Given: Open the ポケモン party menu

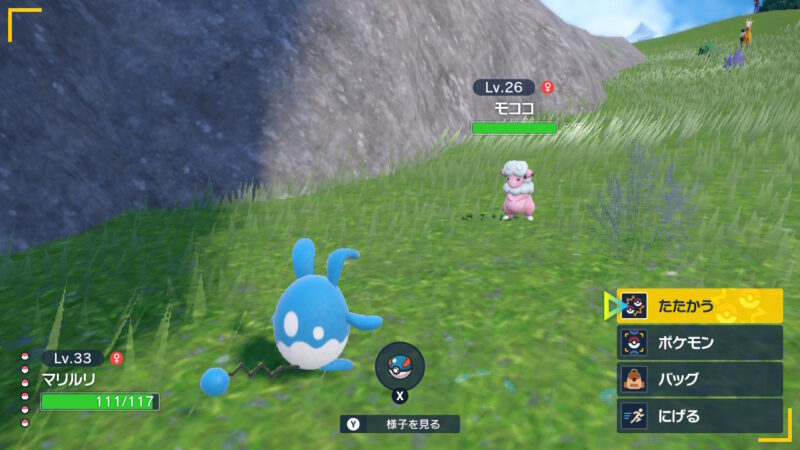Looking at the screenshot, I should coord(699,343).
